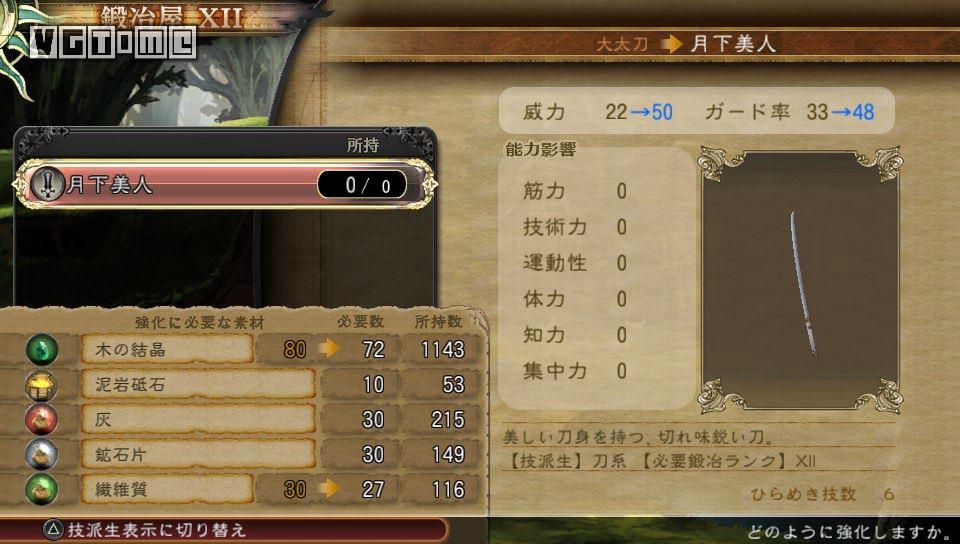Click the red ash pouch icon
Image resolution: width=960 pixels, height=544 pixels.
click(42, 420)
